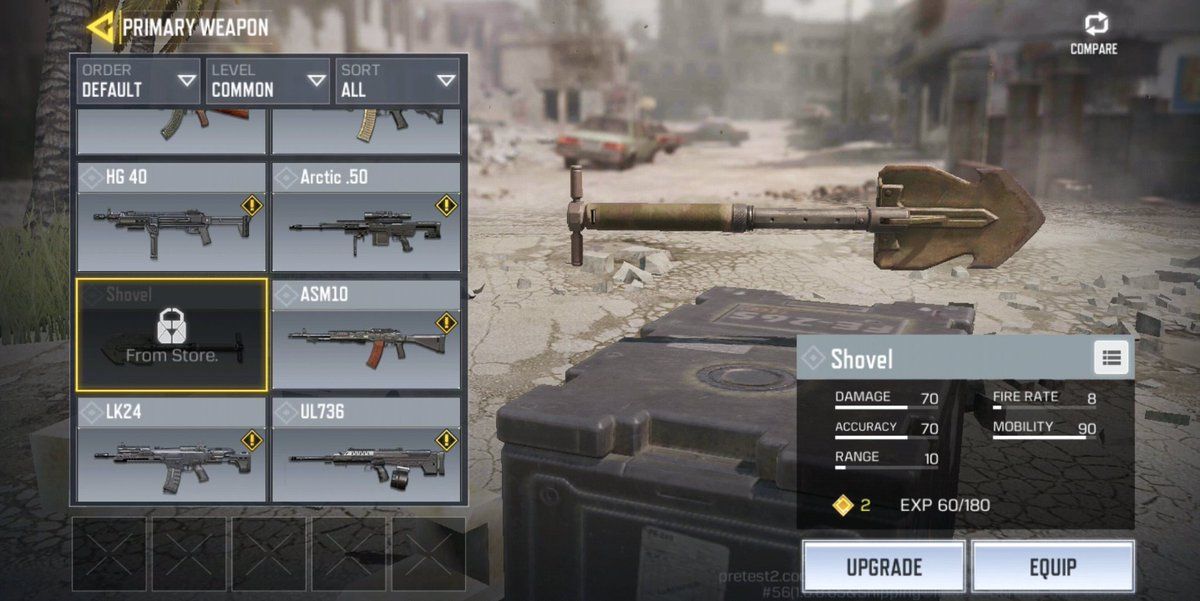Equip the Shovel
This screenshot has width=1200, height=601.
click(x=1052, y=568)
